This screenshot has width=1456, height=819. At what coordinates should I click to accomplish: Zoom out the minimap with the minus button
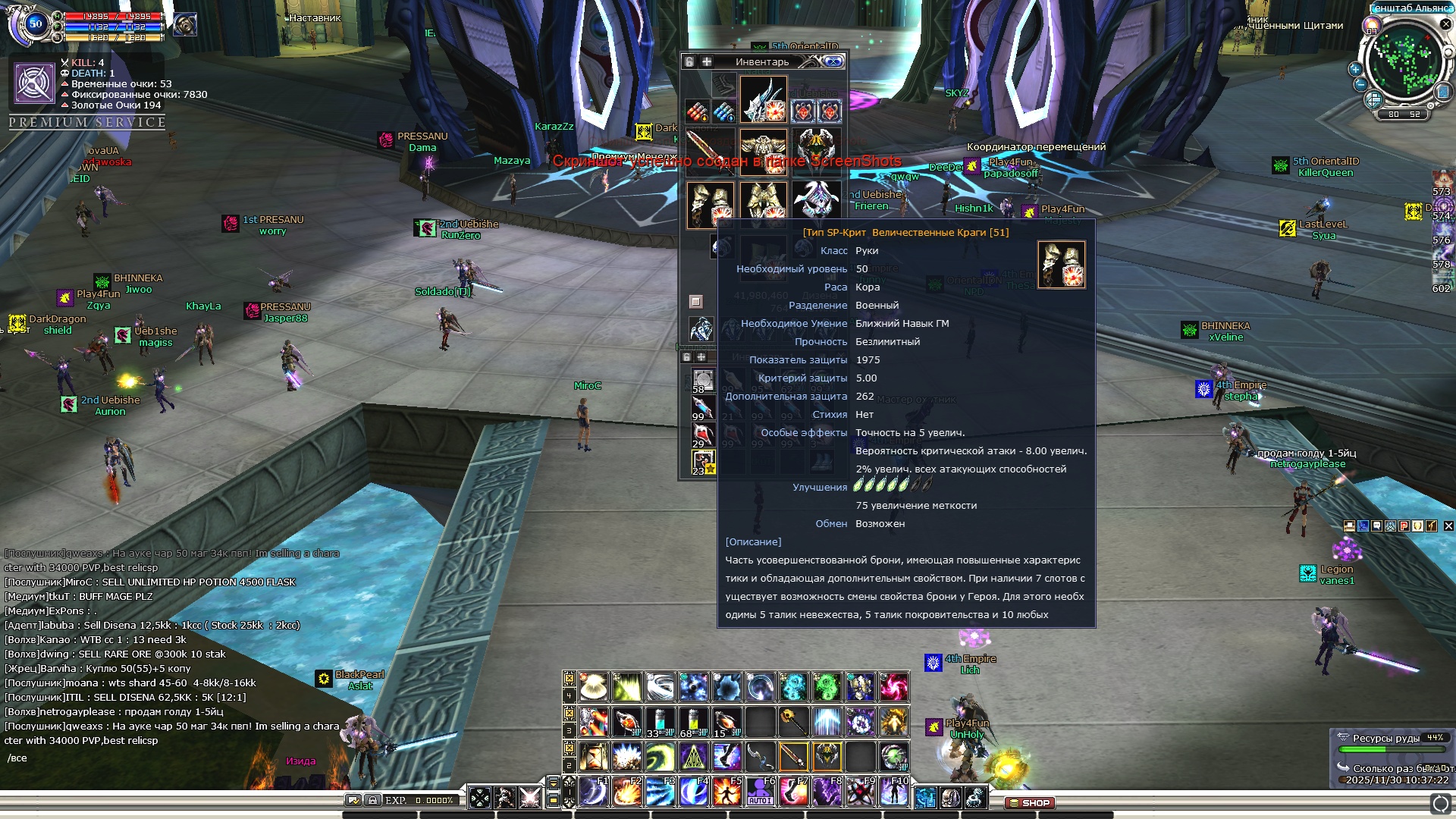[1360, 84]
